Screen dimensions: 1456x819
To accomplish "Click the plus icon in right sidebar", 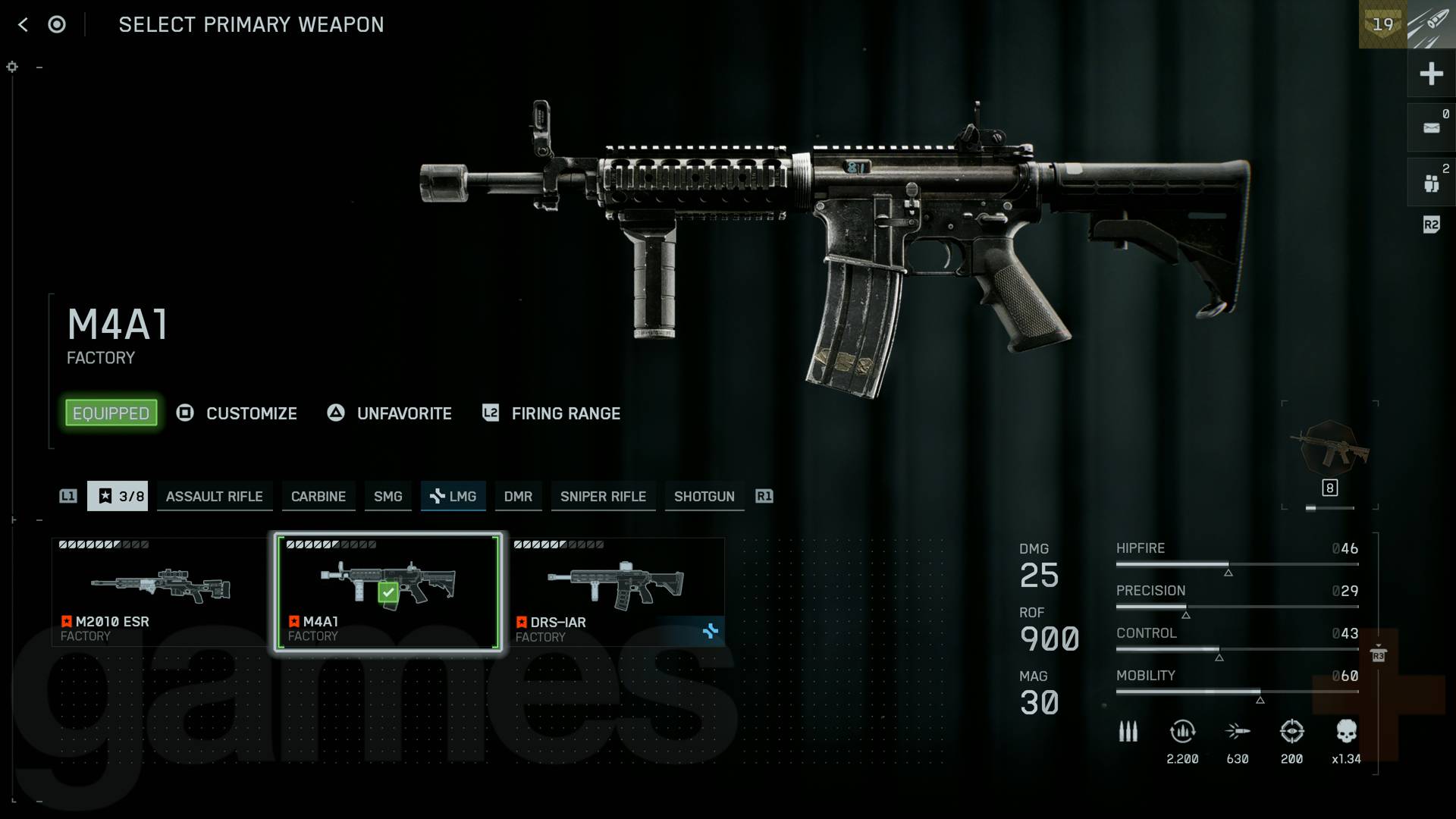I will coord(1432,74).
